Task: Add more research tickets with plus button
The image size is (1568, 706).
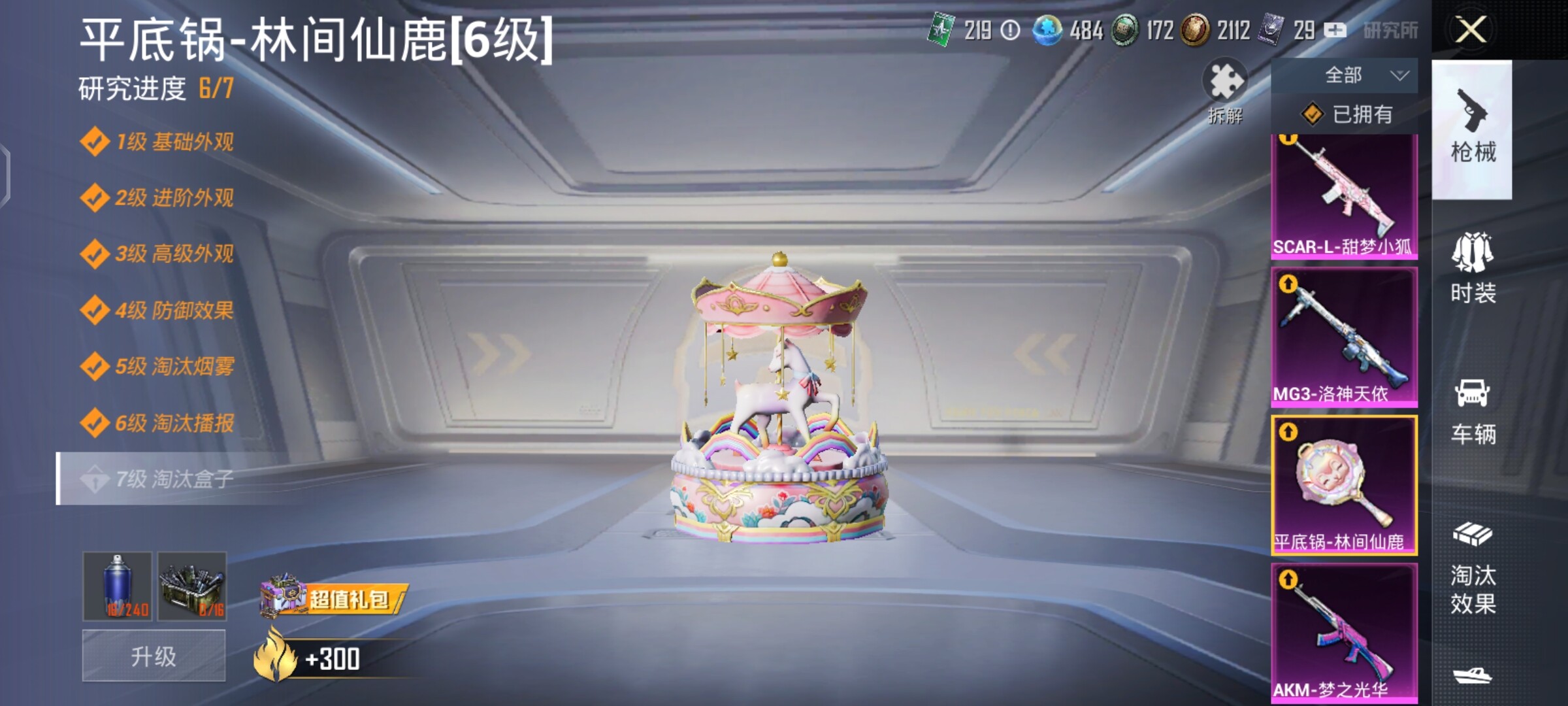Action: pyautogui.click(x=1334, y=30)
